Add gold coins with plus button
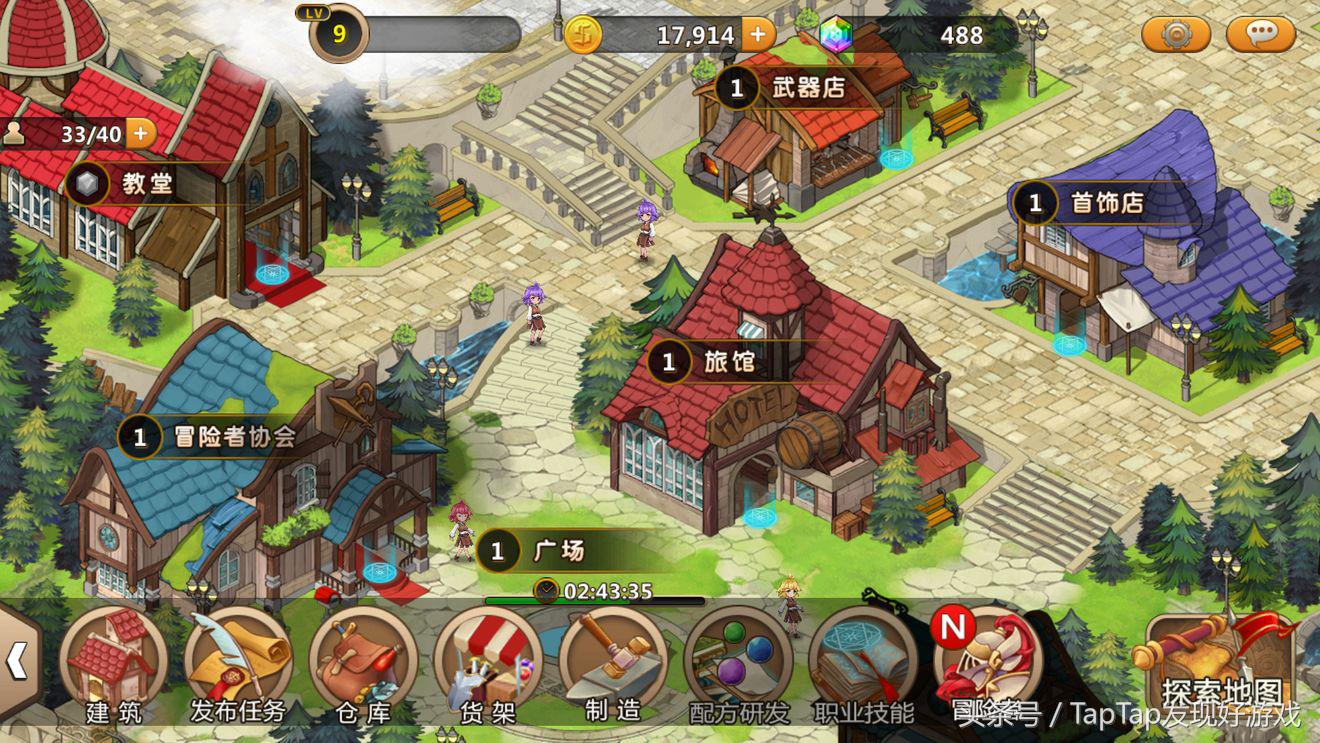Viewport: 1320px width, 743px height. 758,35
